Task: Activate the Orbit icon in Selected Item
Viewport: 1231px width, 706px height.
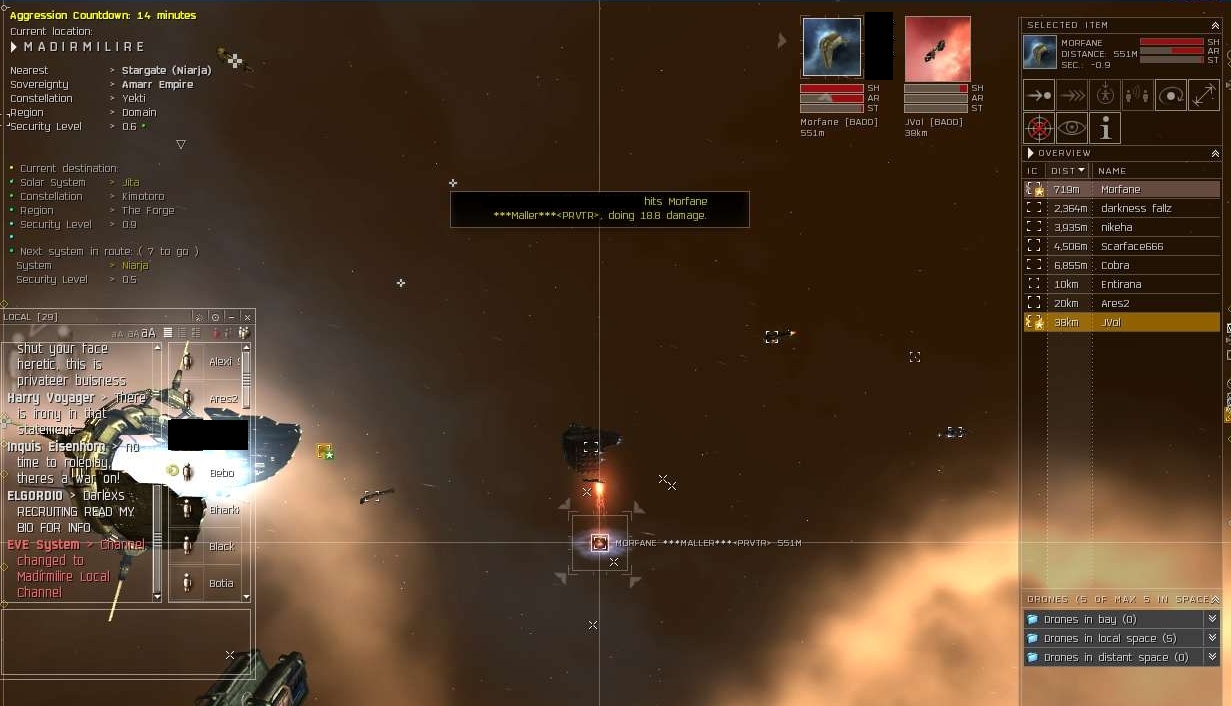Action: point(1171,95)
